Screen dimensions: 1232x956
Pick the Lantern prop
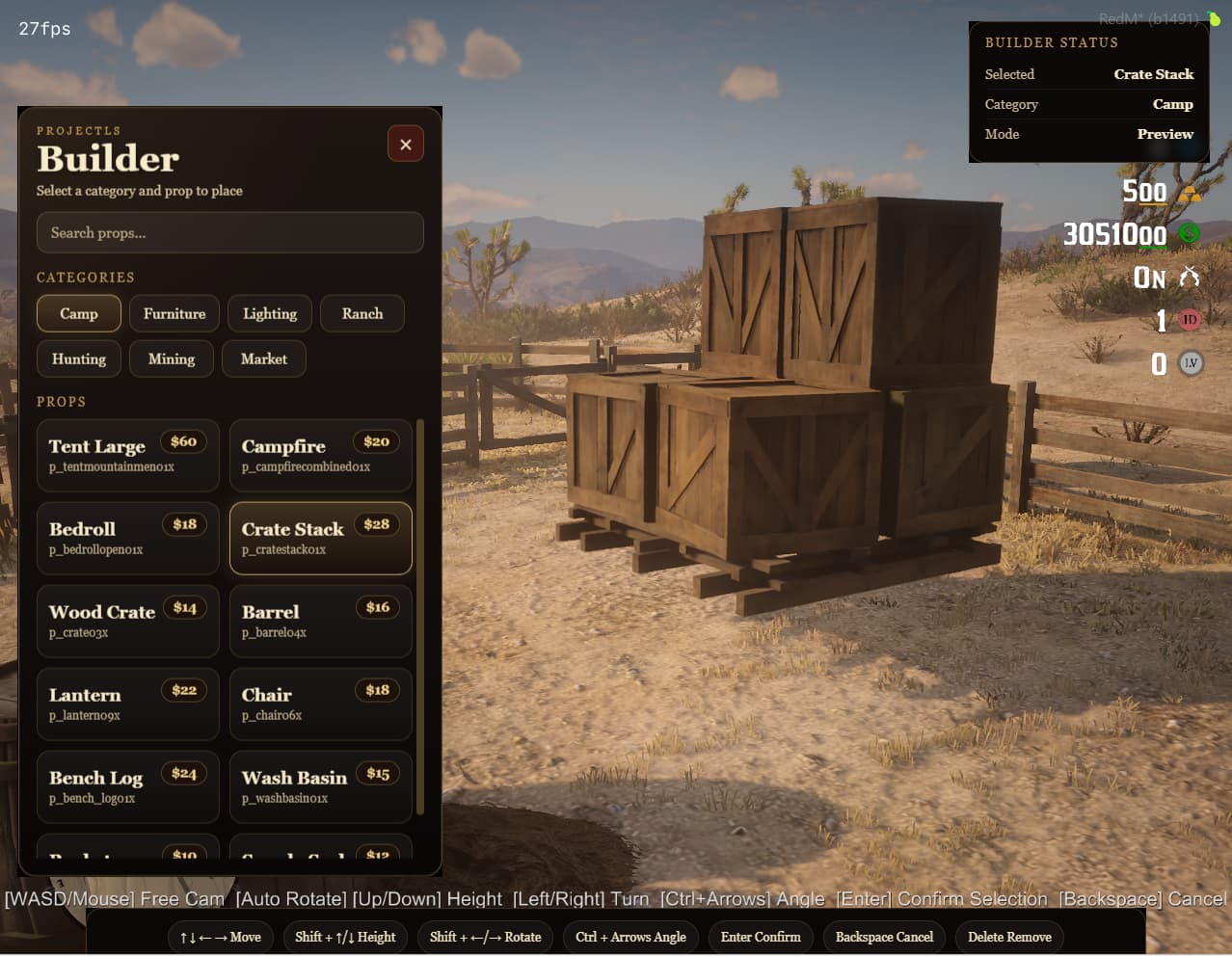tap(127, 704)
